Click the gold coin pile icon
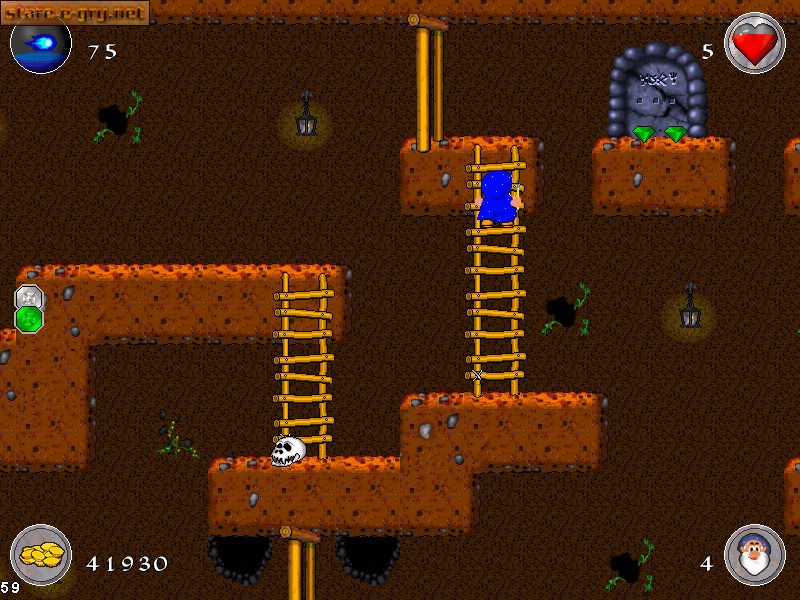800x600 pixels. pos(41,557)
